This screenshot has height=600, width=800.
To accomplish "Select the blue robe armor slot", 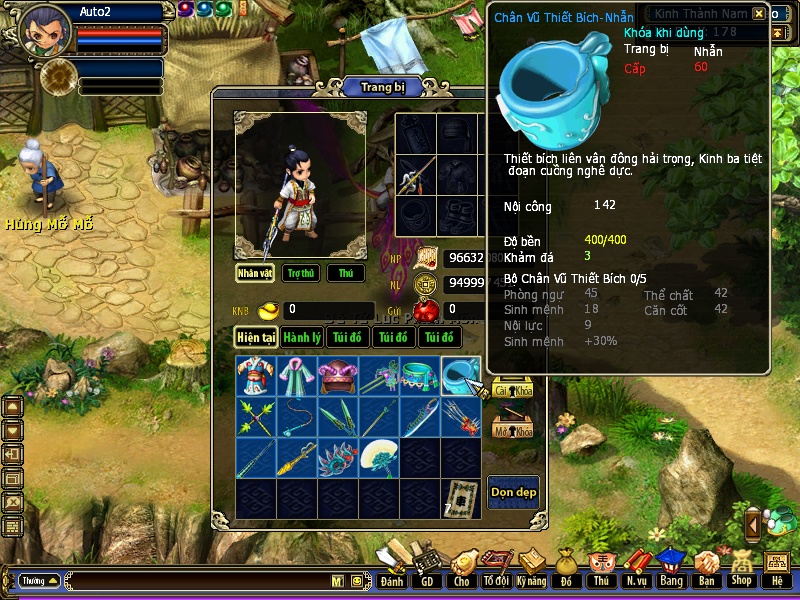I will [256, 376].
